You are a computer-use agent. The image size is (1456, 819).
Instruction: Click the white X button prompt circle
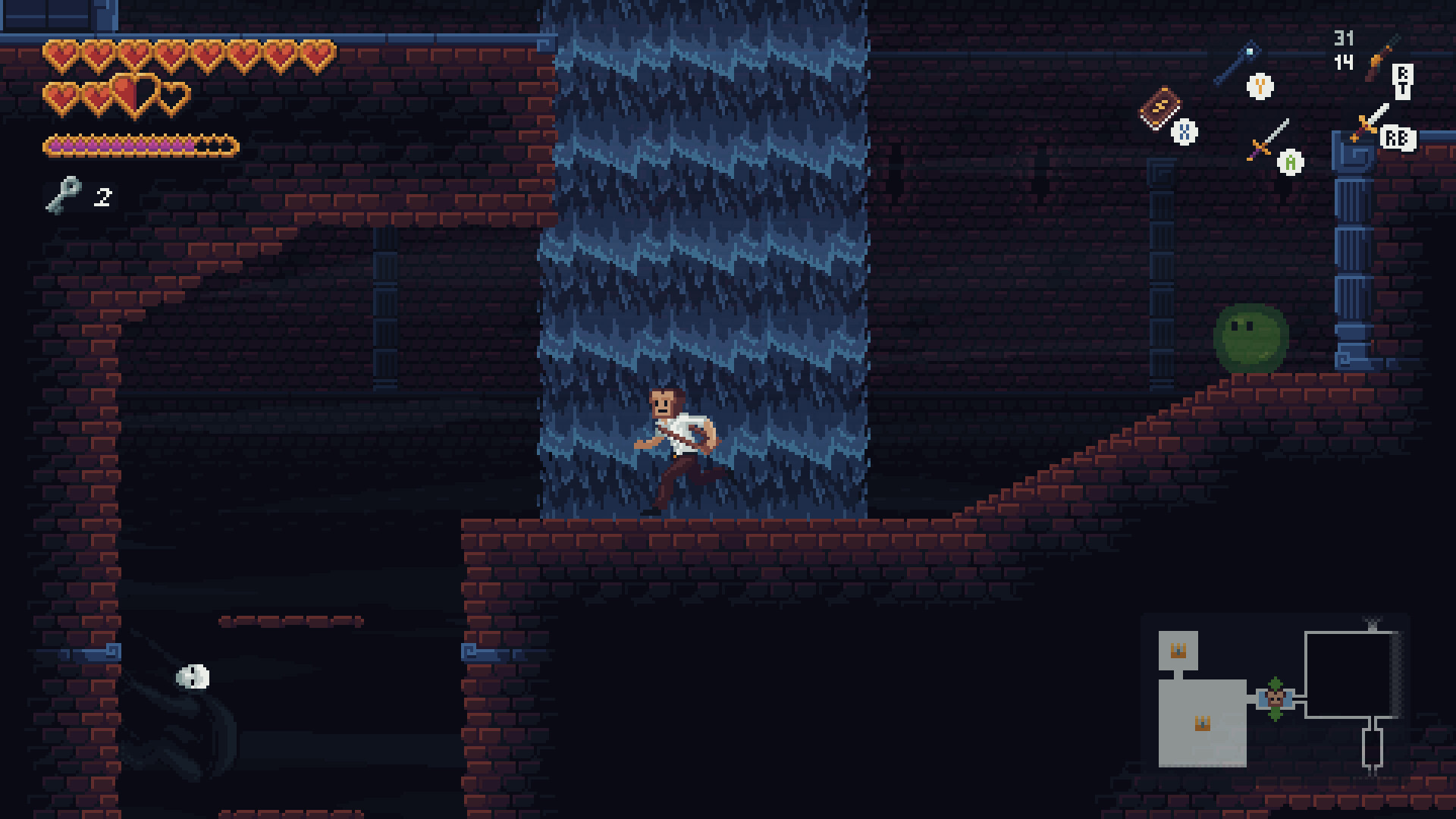1185,132
